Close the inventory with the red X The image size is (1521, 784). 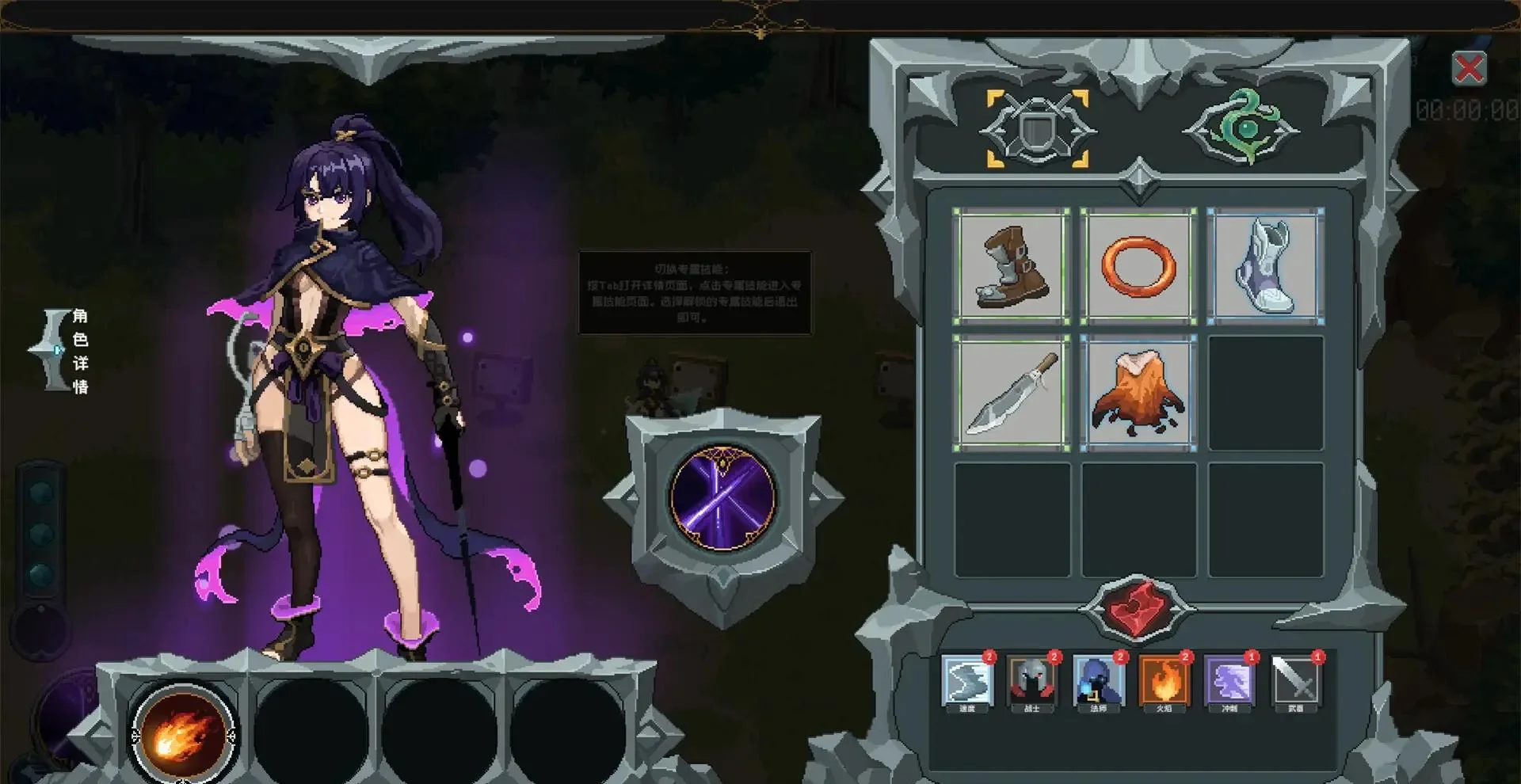[x=1469, y=69]
